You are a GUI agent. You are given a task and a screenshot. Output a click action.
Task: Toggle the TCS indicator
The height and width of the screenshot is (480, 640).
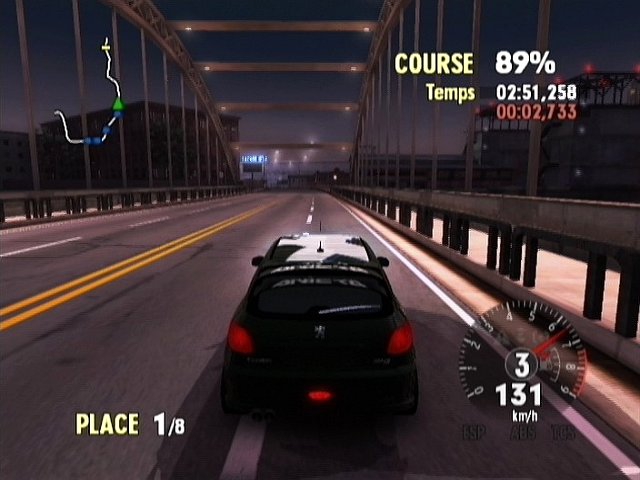click(563, 433)
